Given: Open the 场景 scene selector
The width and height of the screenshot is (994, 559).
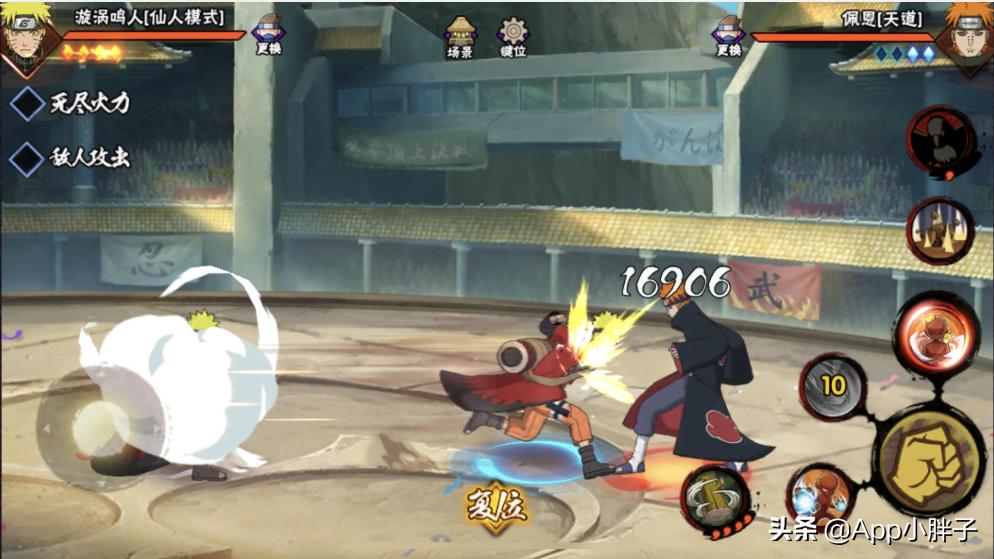Looking at the screenshot, I should (459, 36).
